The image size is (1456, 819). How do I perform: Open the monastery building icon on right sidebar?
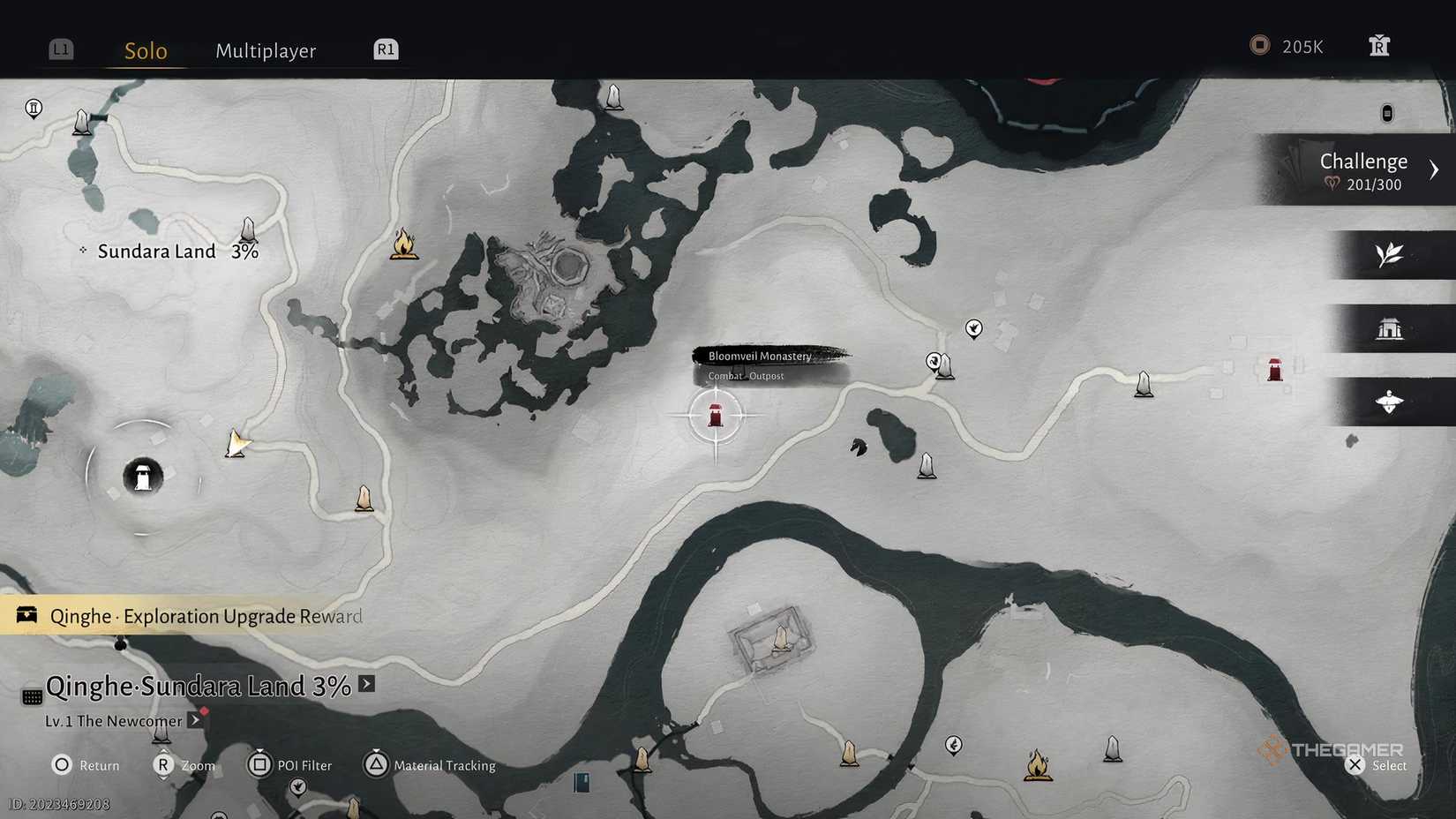pyautogui.click(x=1392, y=327)
